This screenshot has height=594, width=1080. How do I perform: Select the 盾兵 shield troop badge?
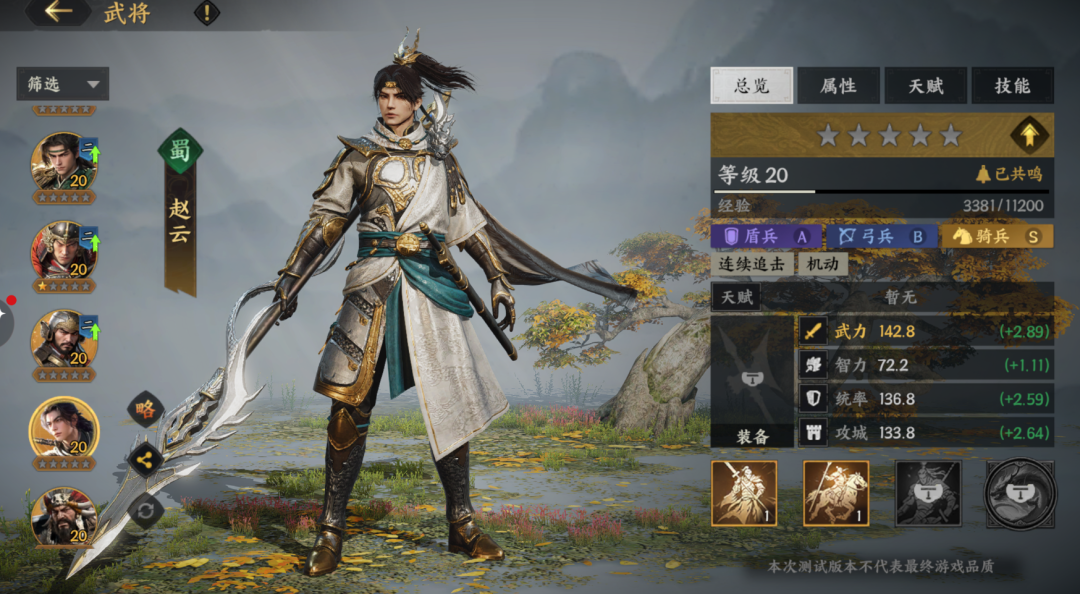click(x=765, y=236)
